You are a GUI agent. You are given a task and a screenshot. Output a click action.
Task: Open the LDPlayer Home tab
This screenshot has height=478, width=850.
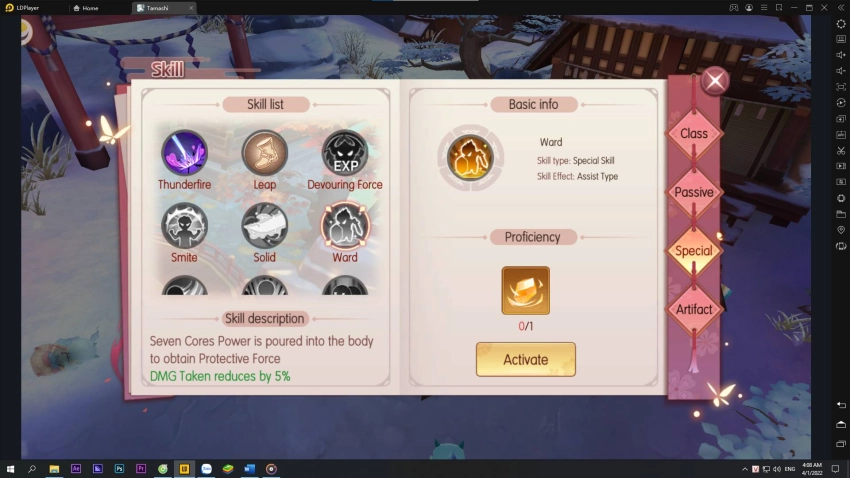click(x=90, y=8)
